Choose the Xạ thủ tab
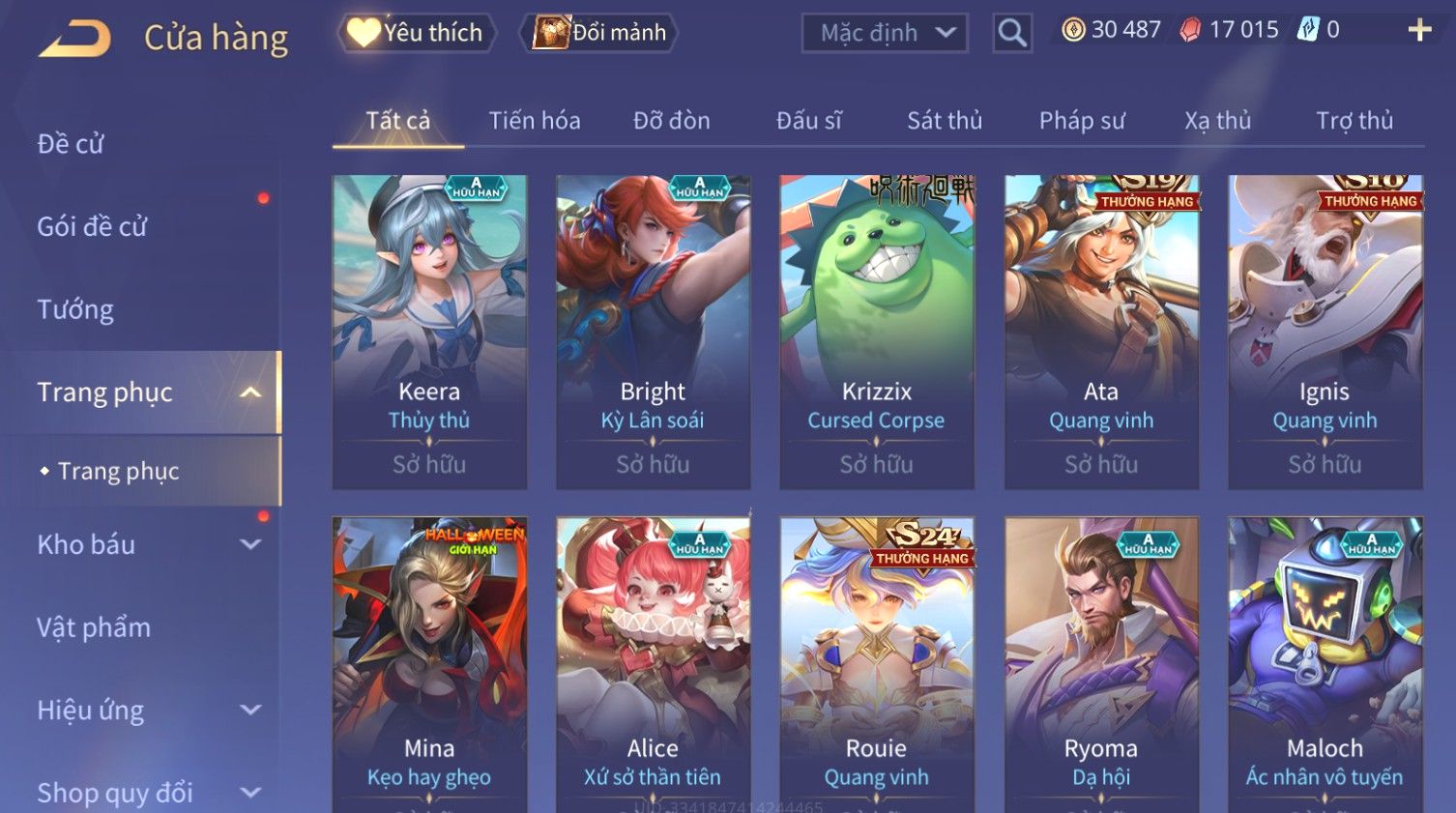 coord(1217,121)
